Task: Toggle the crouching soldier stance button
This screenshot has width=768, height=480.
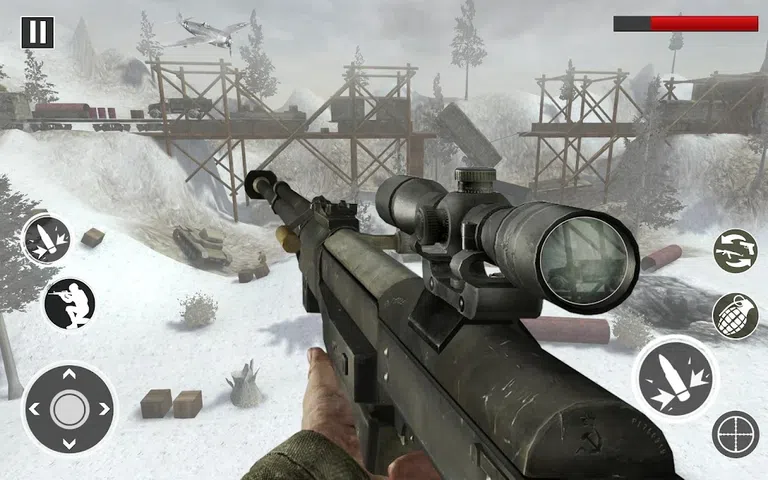Action: pos(69,303)
